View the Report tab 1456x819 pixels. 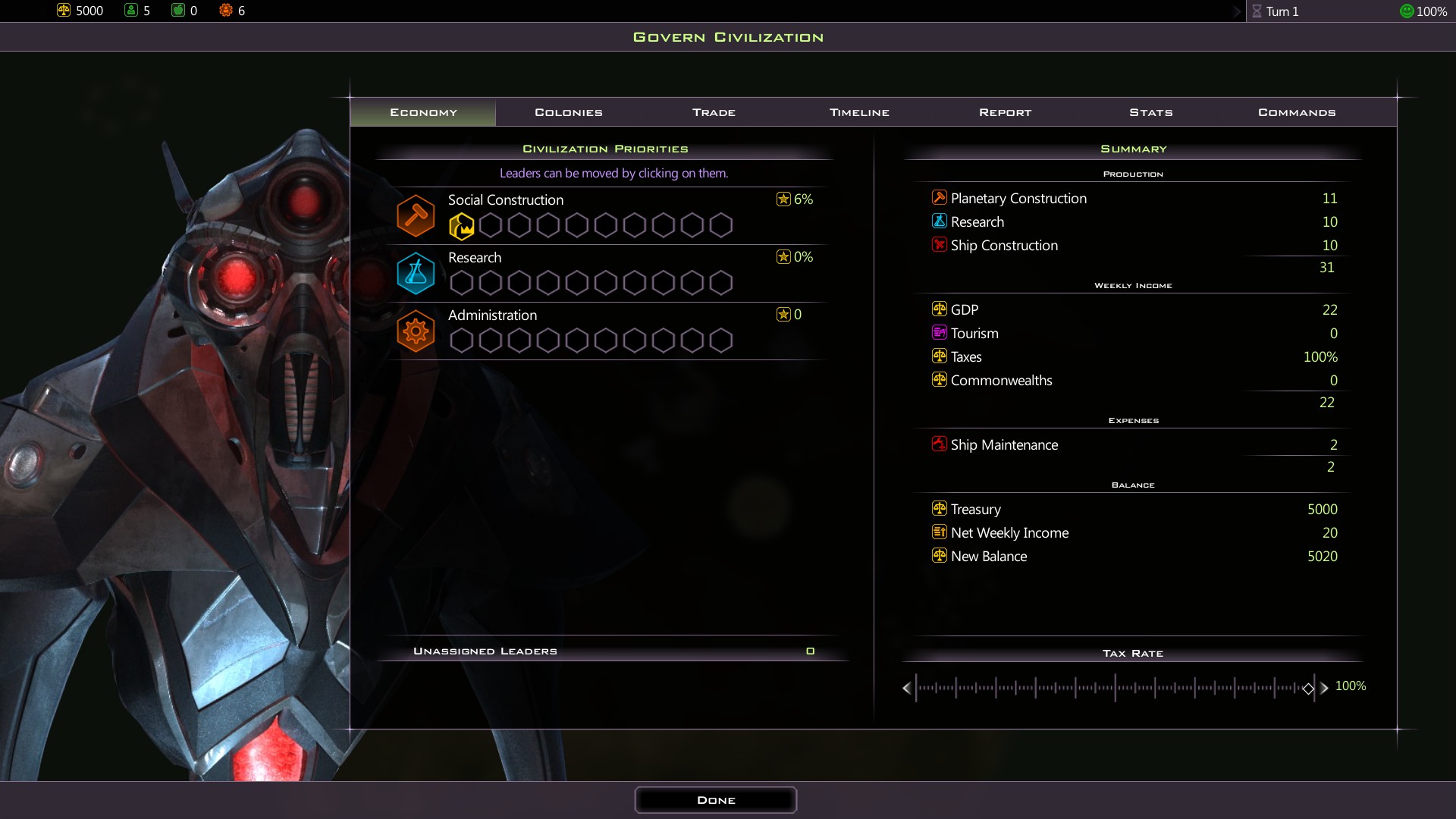(1005, 112)
